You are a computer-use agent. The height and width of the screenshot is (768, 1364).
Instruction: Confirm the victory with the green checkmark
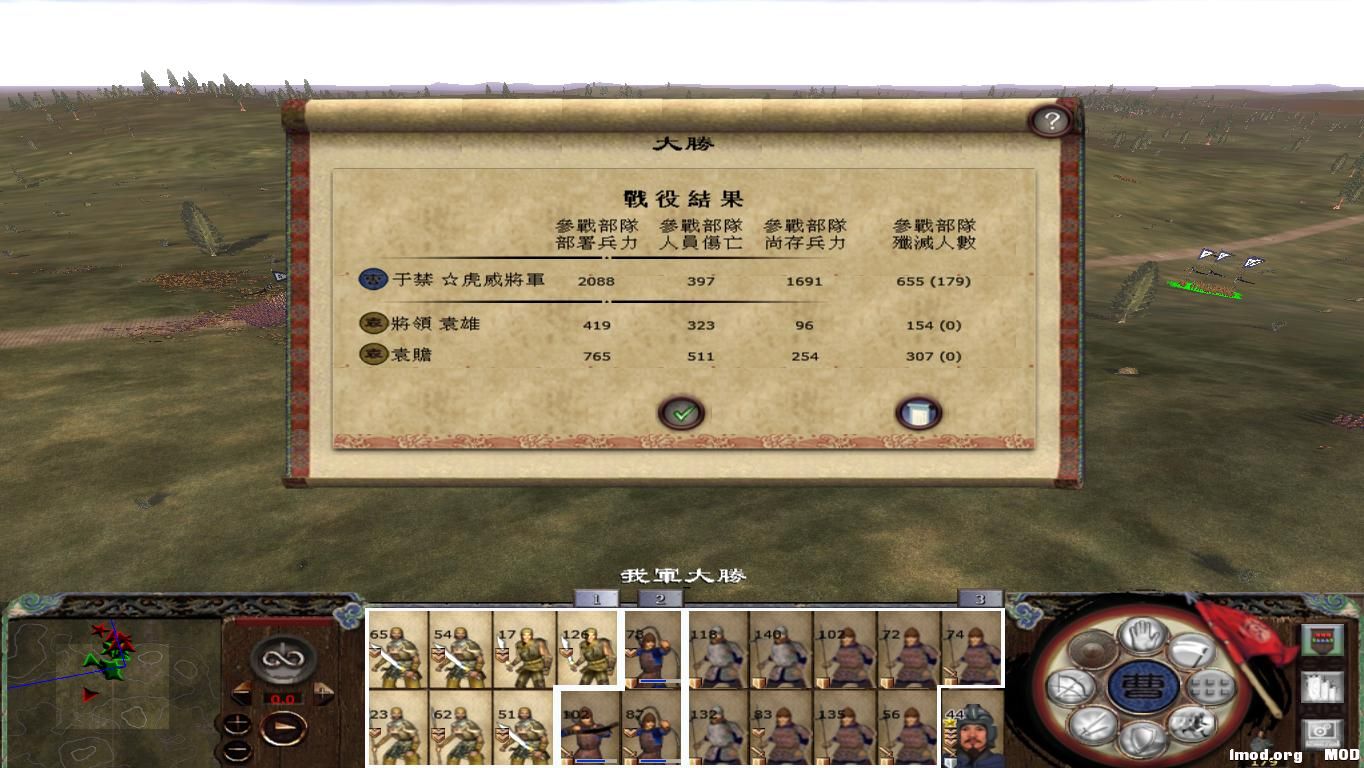[x=682, y=412]
